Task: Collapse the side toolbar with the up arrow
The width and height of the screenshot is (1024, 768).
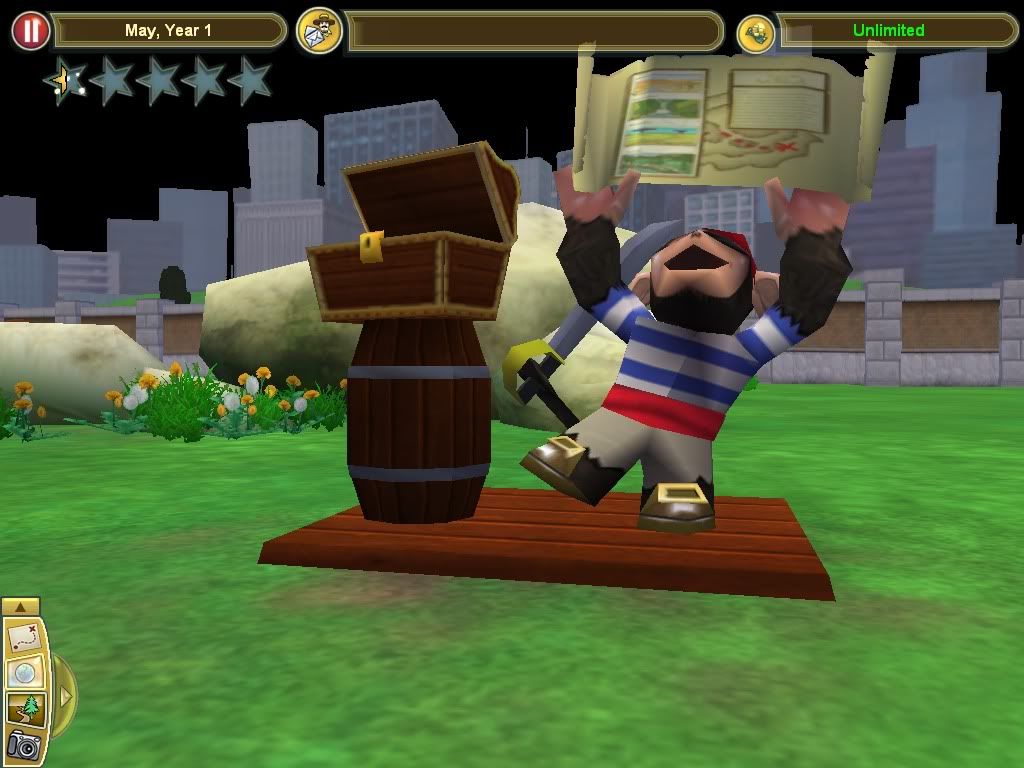Action: [21, 606]
